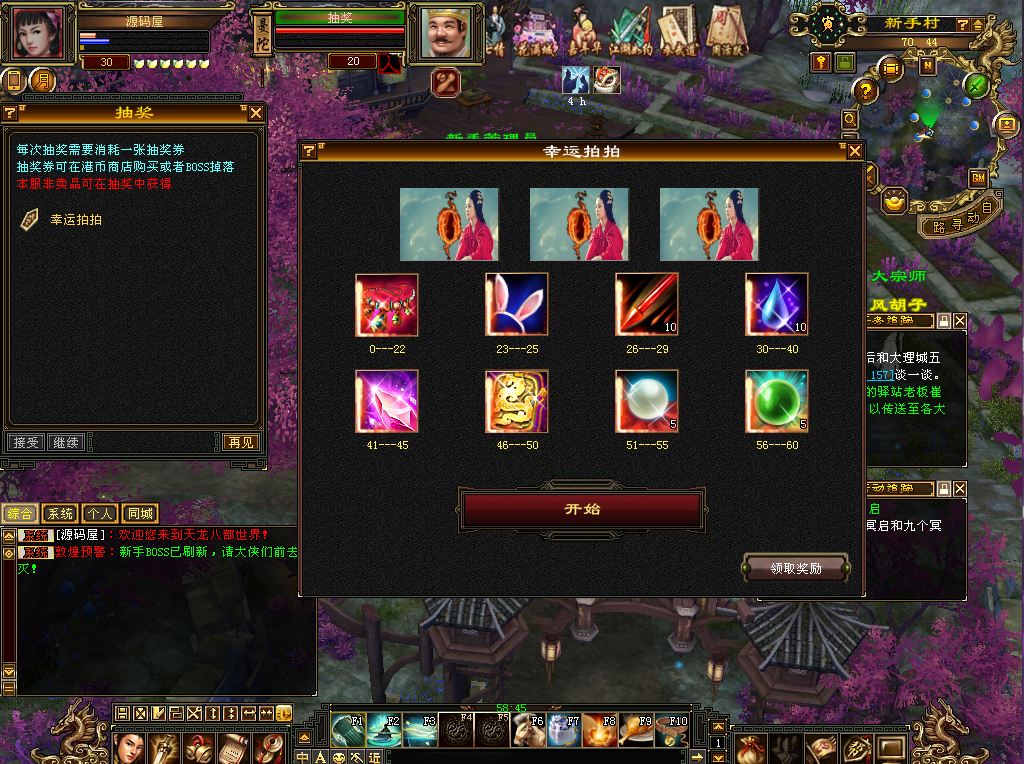Open the 同城 chat tab

click(x=140, y=513)
